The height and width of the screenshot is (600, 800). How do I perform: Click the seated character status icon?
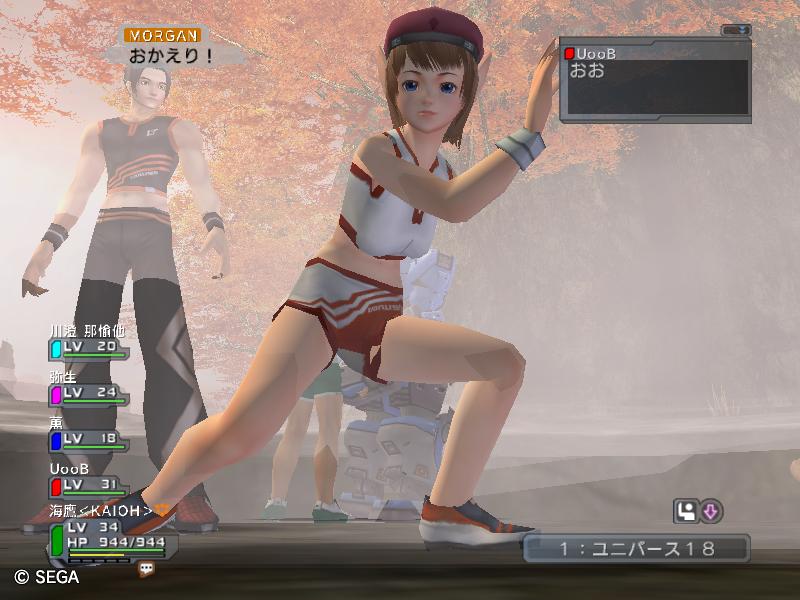coord(686,512)
